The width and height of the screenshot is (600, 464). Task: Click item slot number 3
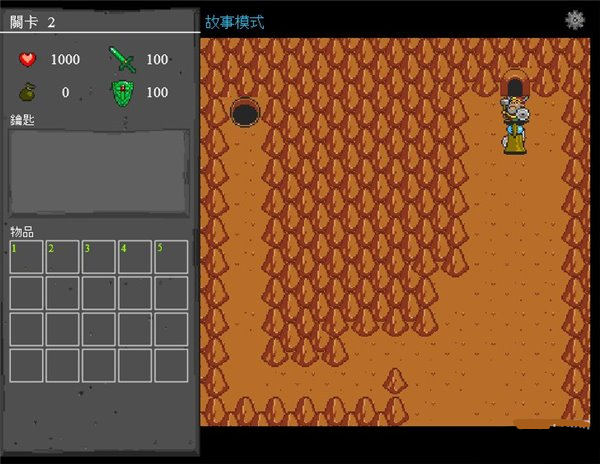pos(99,257)
